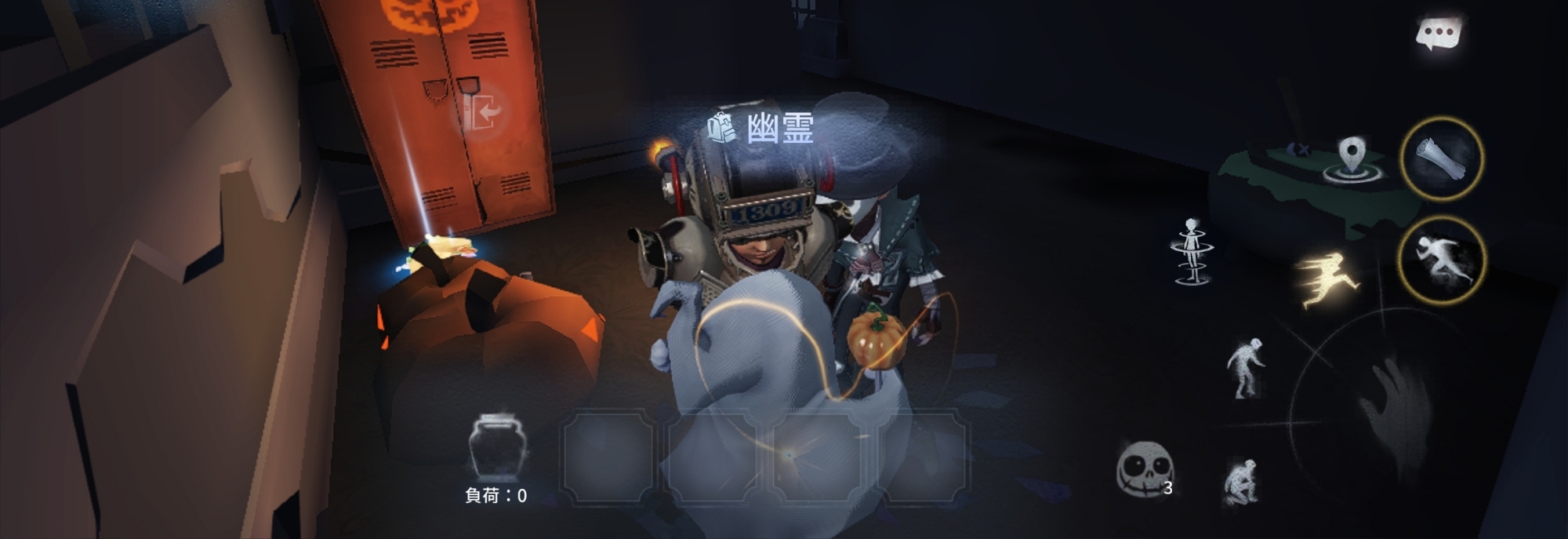The height and width of the screenshot is (539, 1568).
Task: Select the standing figure with rings icon
Action: [x=1192, y=251]
